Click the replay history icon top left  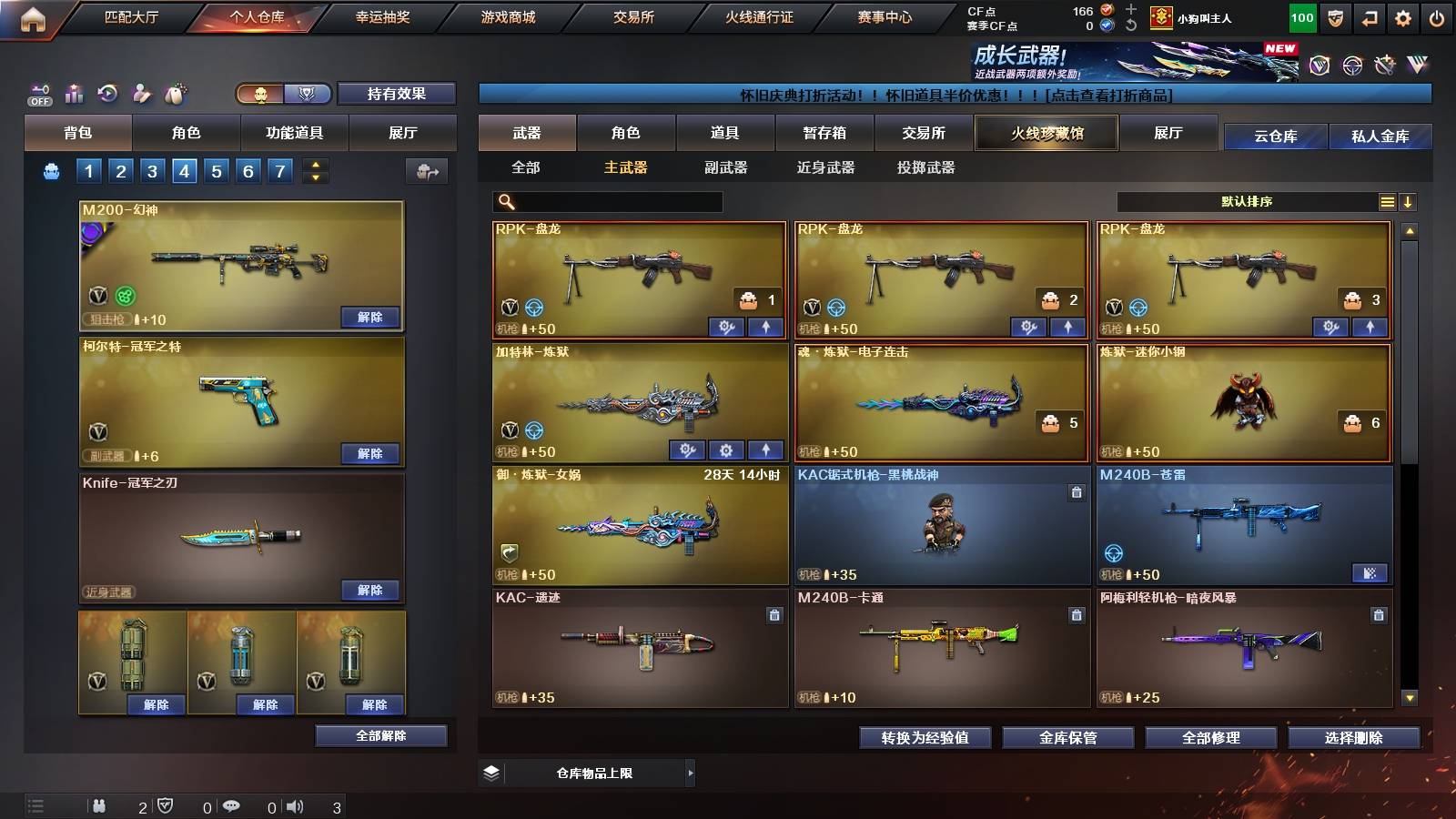pos(107,92)
